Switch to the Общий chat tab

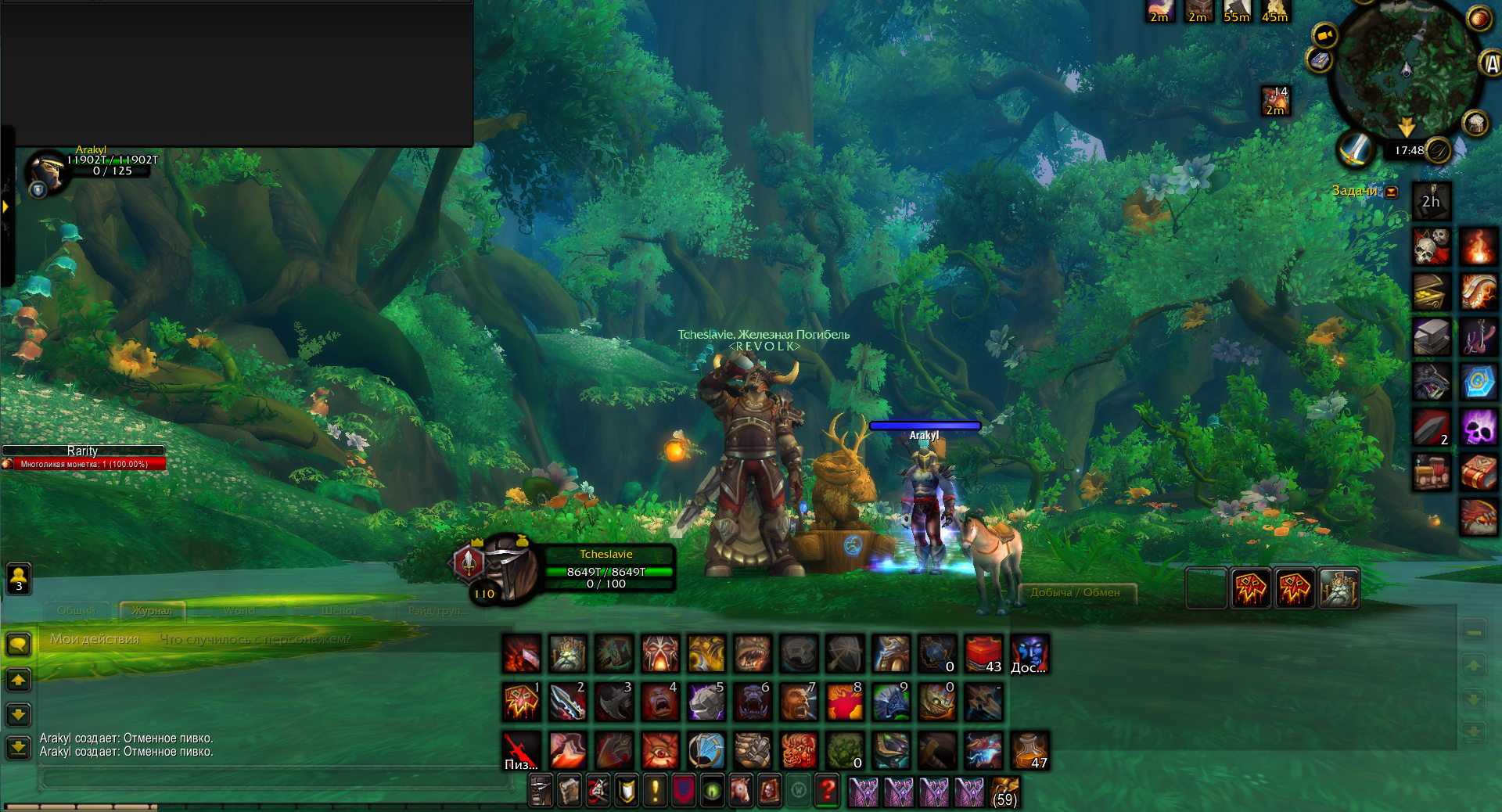point(77,610)
